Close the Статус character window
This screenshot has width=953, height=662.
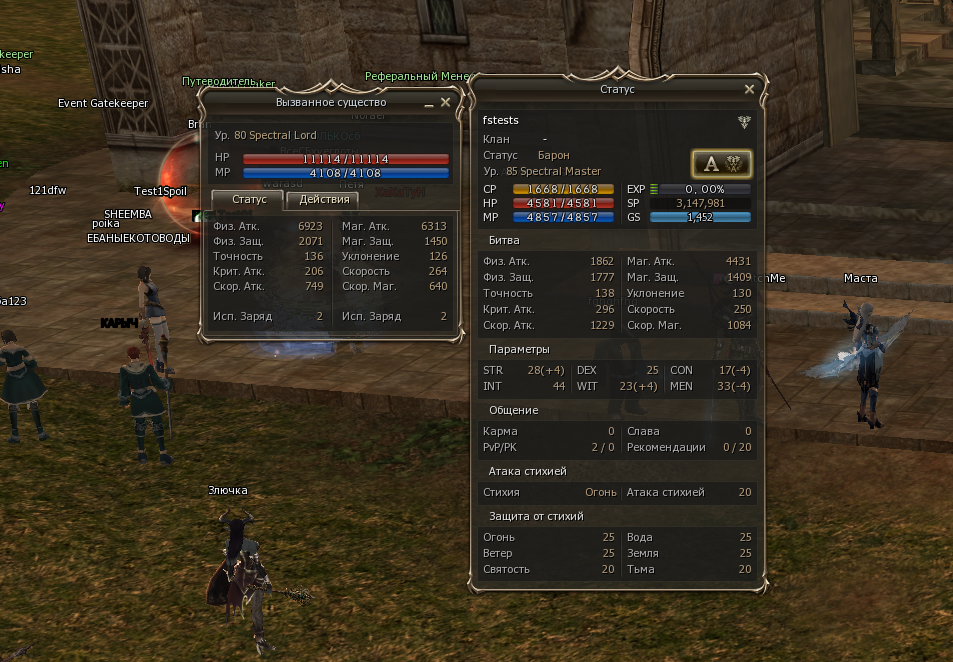click(749, 89)
